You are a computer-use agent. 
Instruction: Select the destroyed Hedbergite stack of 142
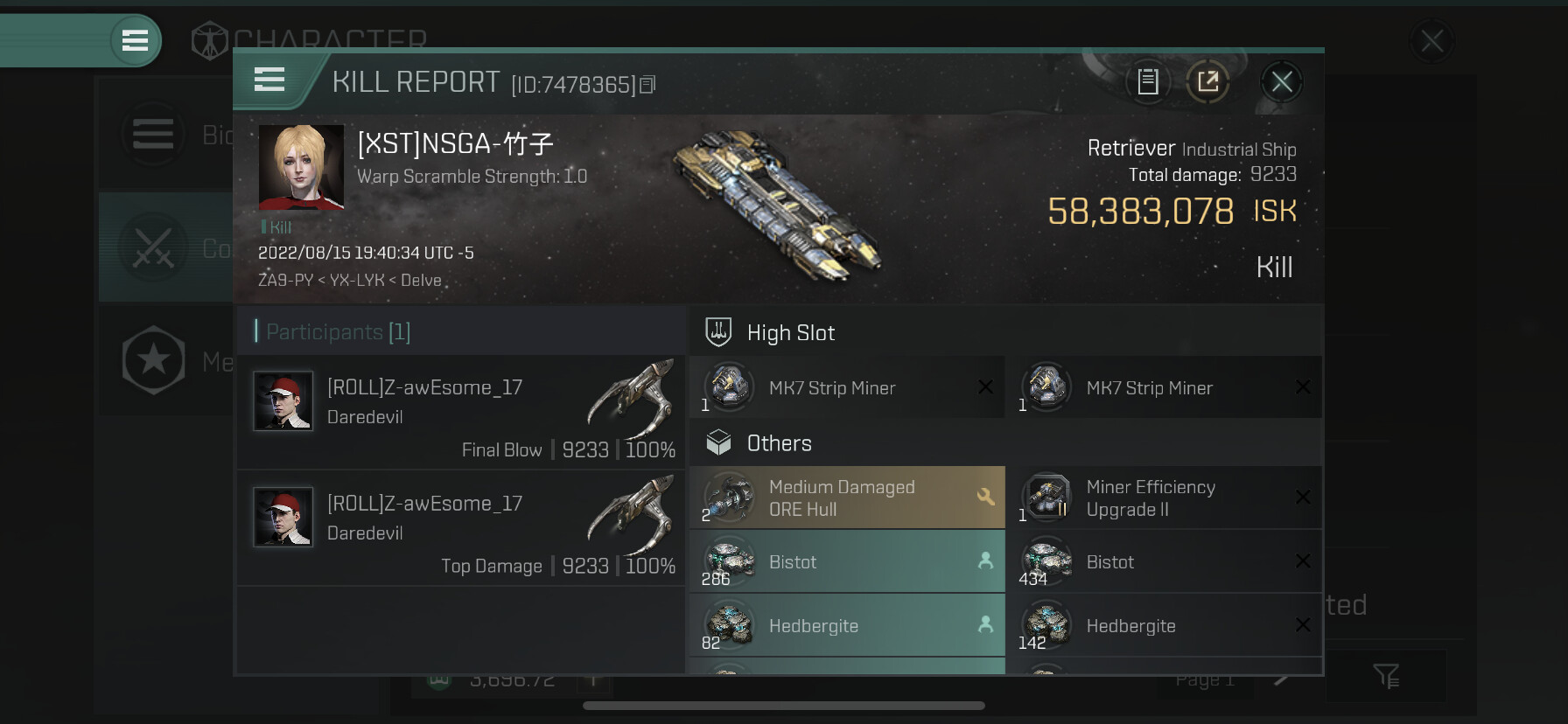click(1163, 625)
